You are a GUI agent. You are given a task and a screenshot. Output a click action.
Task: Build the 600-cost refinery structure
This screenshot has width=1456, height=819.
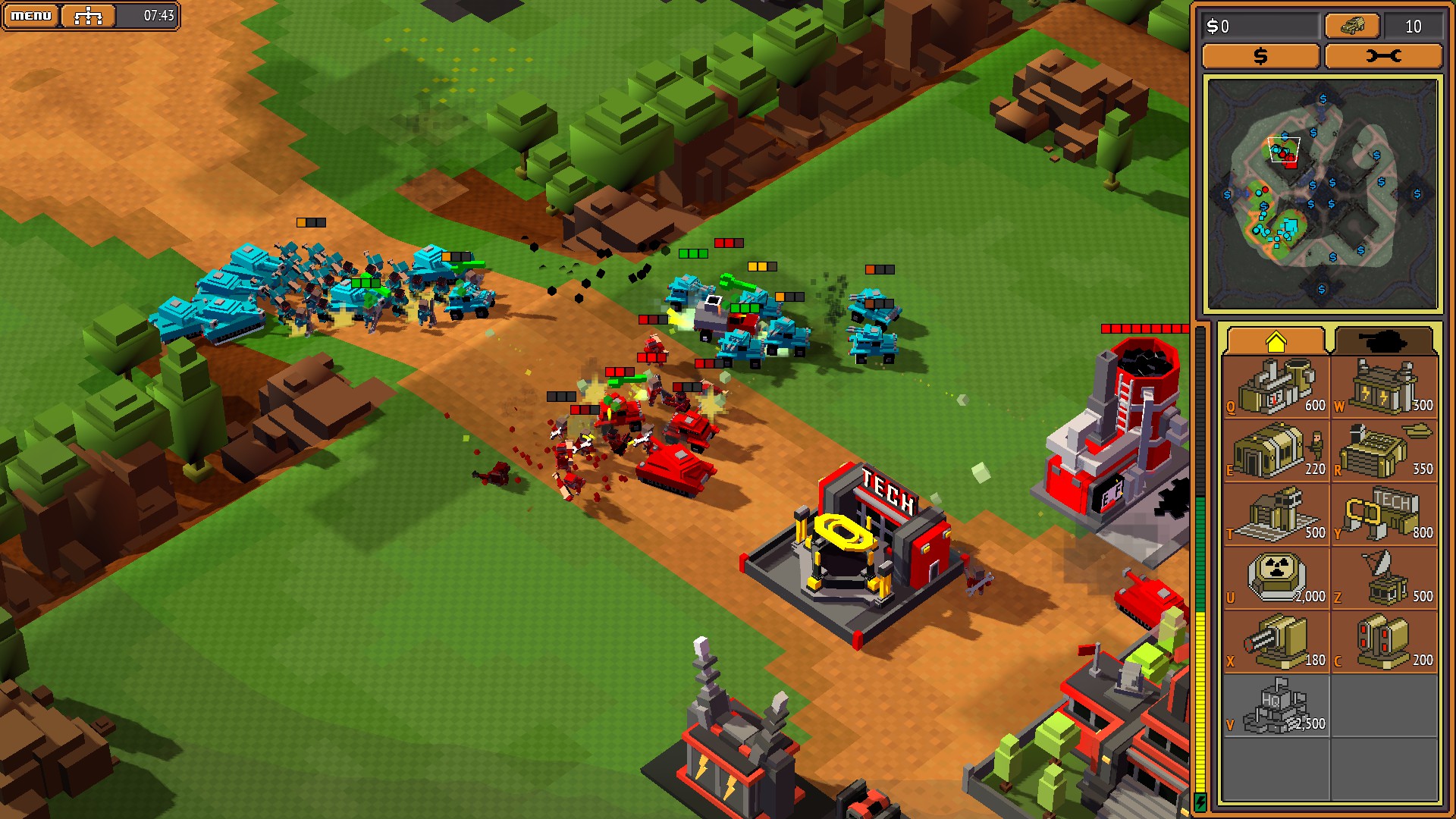[1277, 387]
